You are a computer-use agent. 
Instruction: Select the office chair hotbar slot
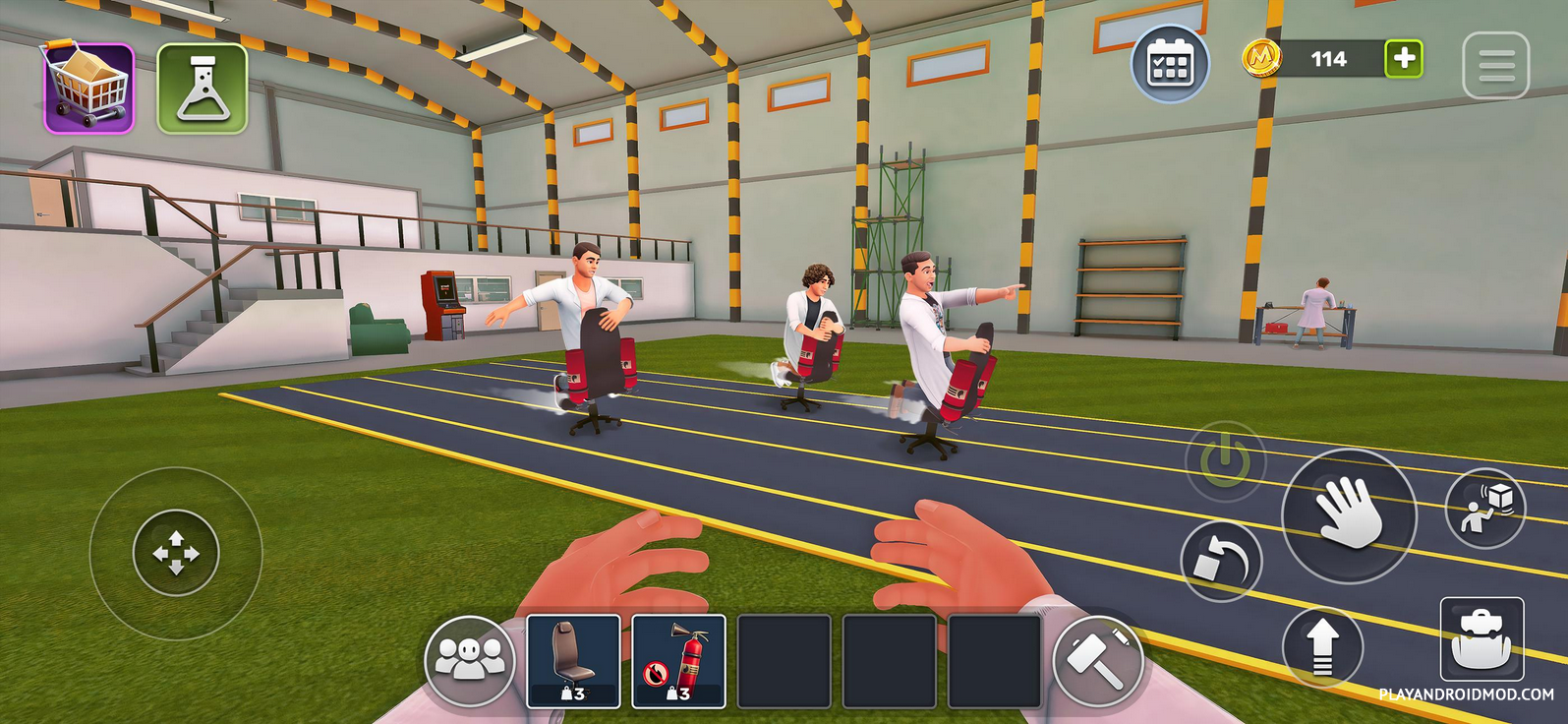tap(574, 661)
